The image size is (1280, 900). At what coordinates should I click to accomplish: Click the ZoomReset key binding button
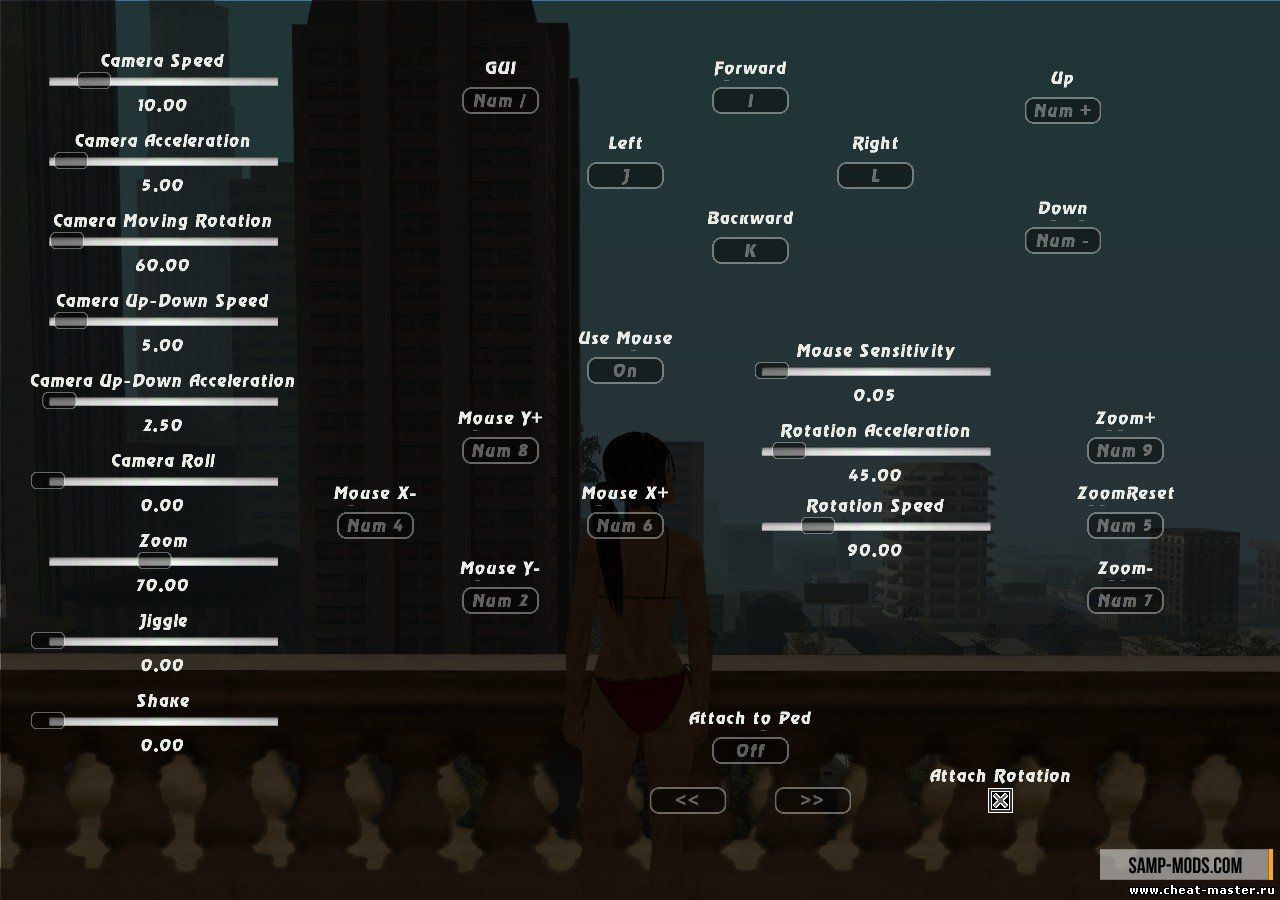click(x=1125, y=526)
